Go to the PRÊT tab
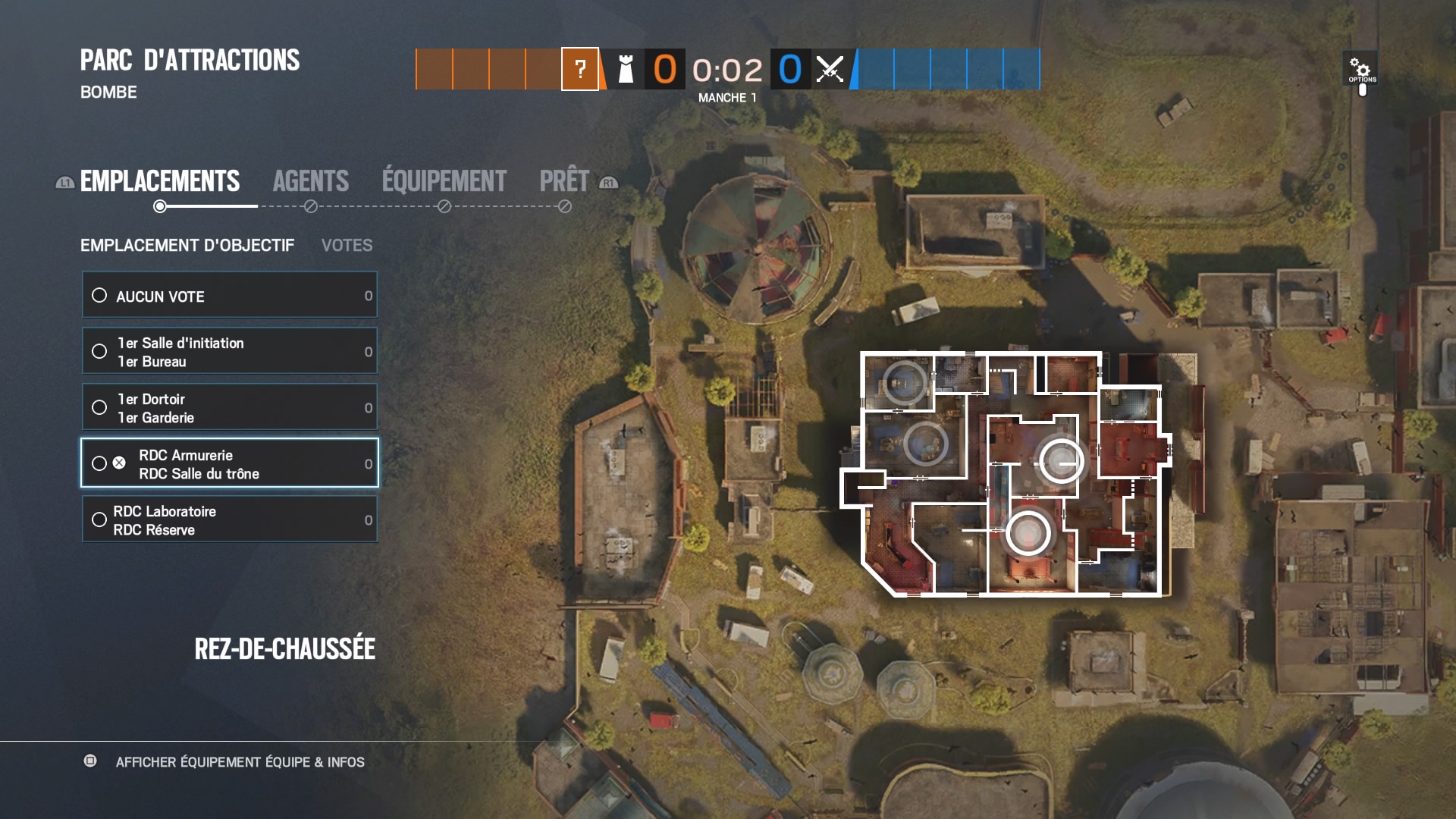This screenshot has height=819, width=1456. pyautogui.click(x=564, y=181)
